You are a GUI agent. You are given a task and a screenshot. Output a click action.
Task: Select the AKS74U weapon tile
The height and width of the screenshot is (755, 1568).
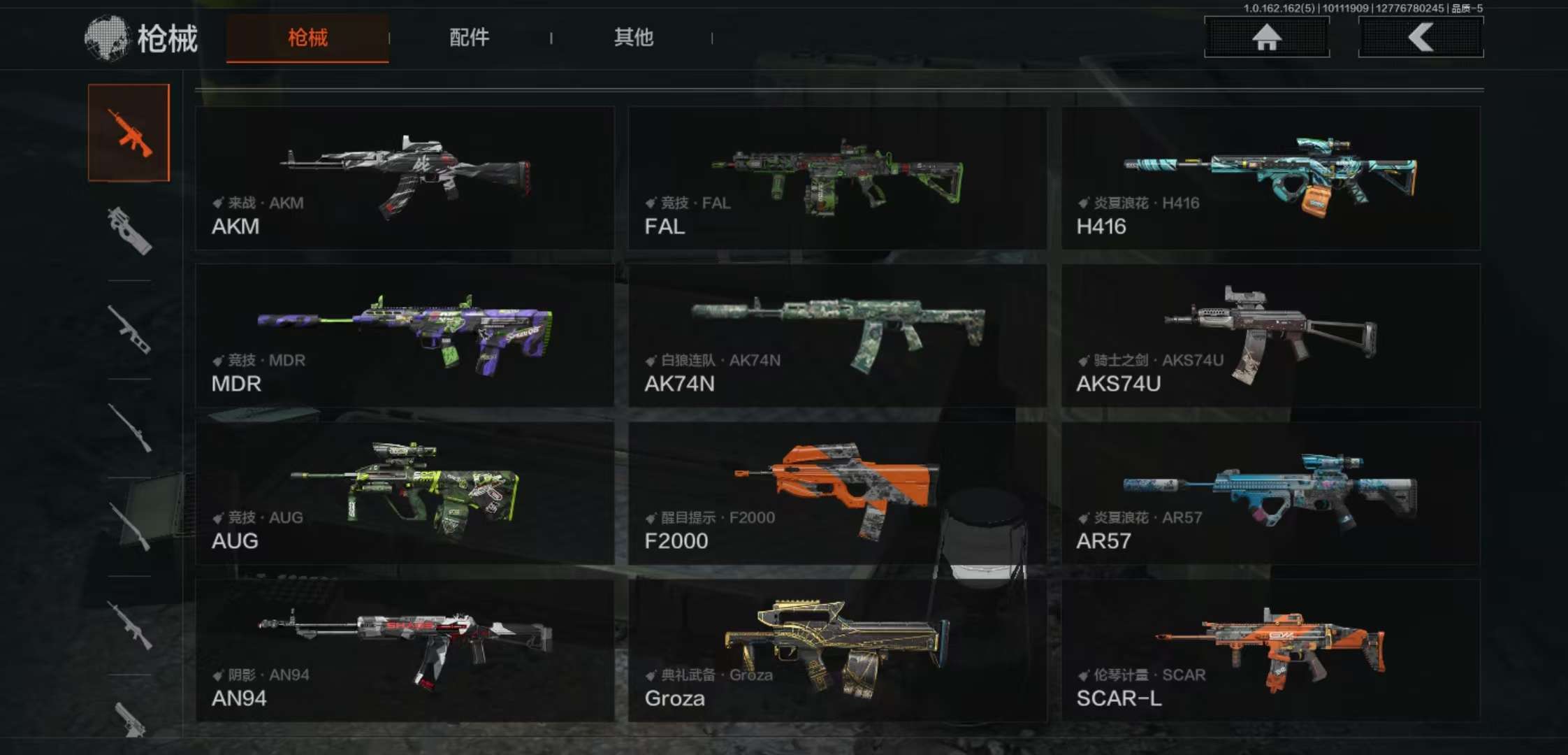(x=1270, y=336)
